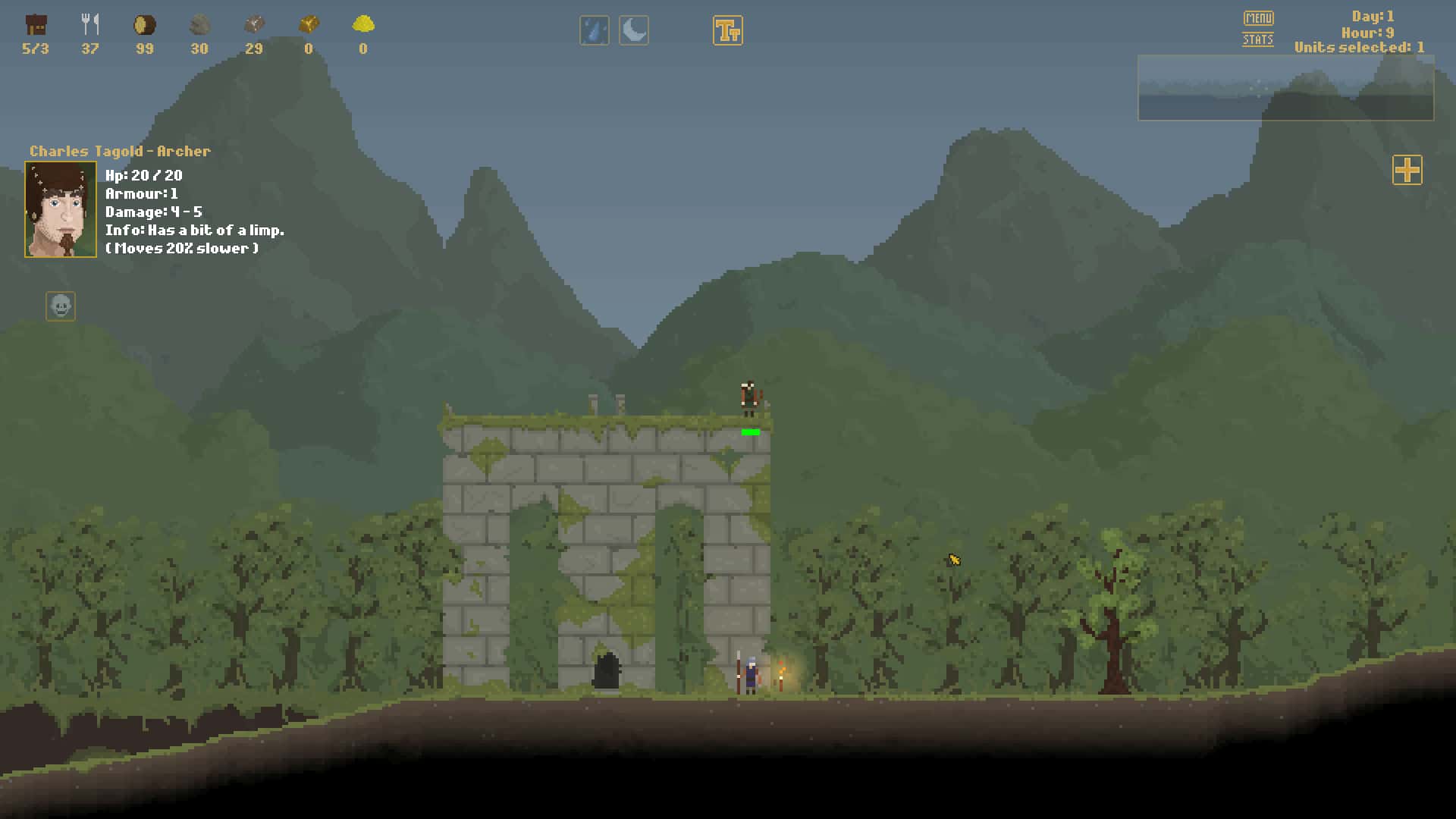Image resolution: width=1456 pixels, height=819 pixels.
Task: Toggle the rain weather icon
Action: [595, 31]
